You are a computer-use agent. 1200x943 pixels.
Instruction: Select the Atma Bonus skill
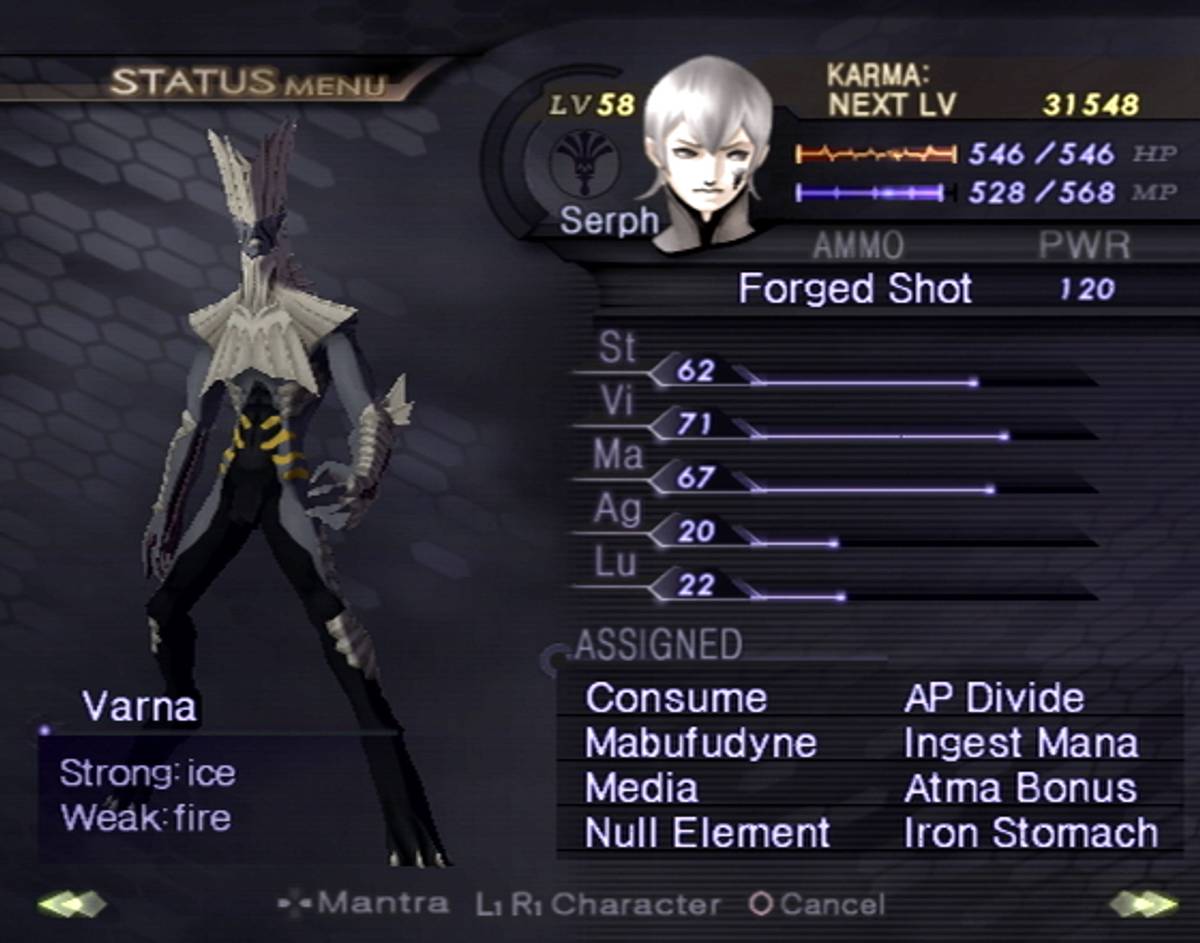[1020, 788]
